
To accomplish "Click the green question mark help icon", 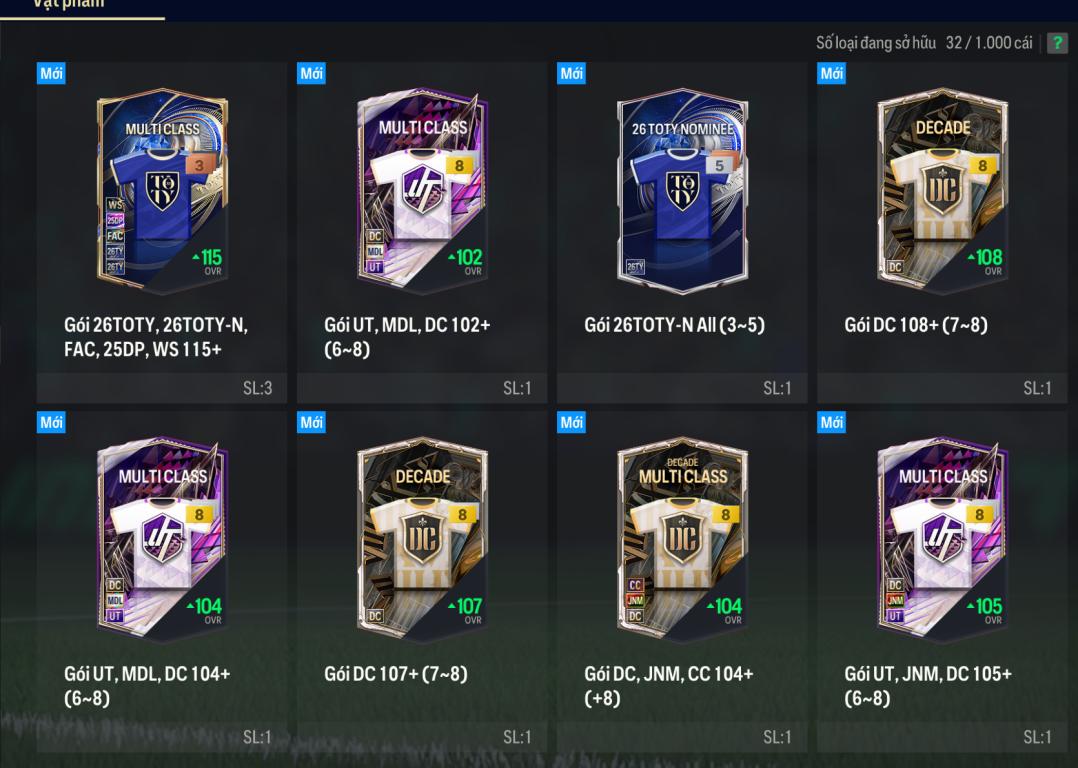I will (1057, 44).
